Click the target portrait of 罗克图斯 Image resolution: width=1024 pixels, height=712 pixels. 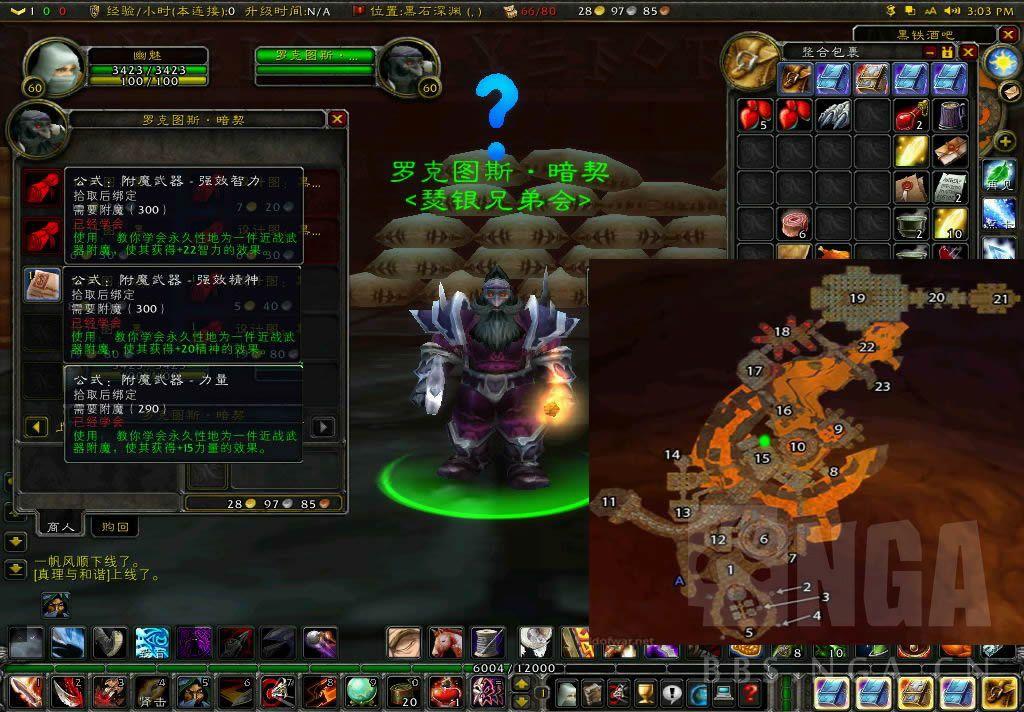[408, 68]
